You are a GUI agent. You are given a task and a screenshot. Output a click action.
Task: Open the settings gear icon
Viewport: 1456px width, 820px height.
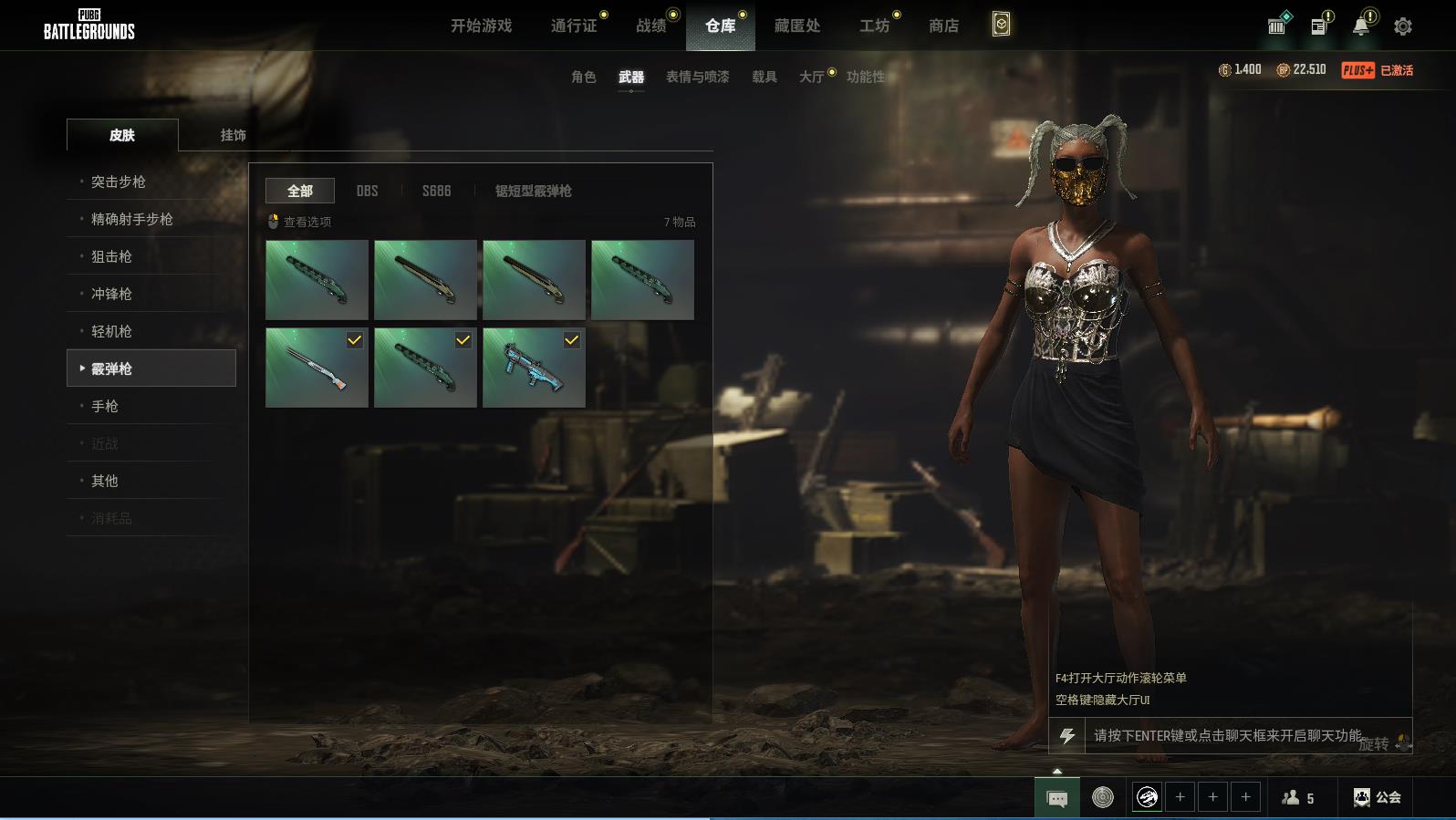(1402, 26)
